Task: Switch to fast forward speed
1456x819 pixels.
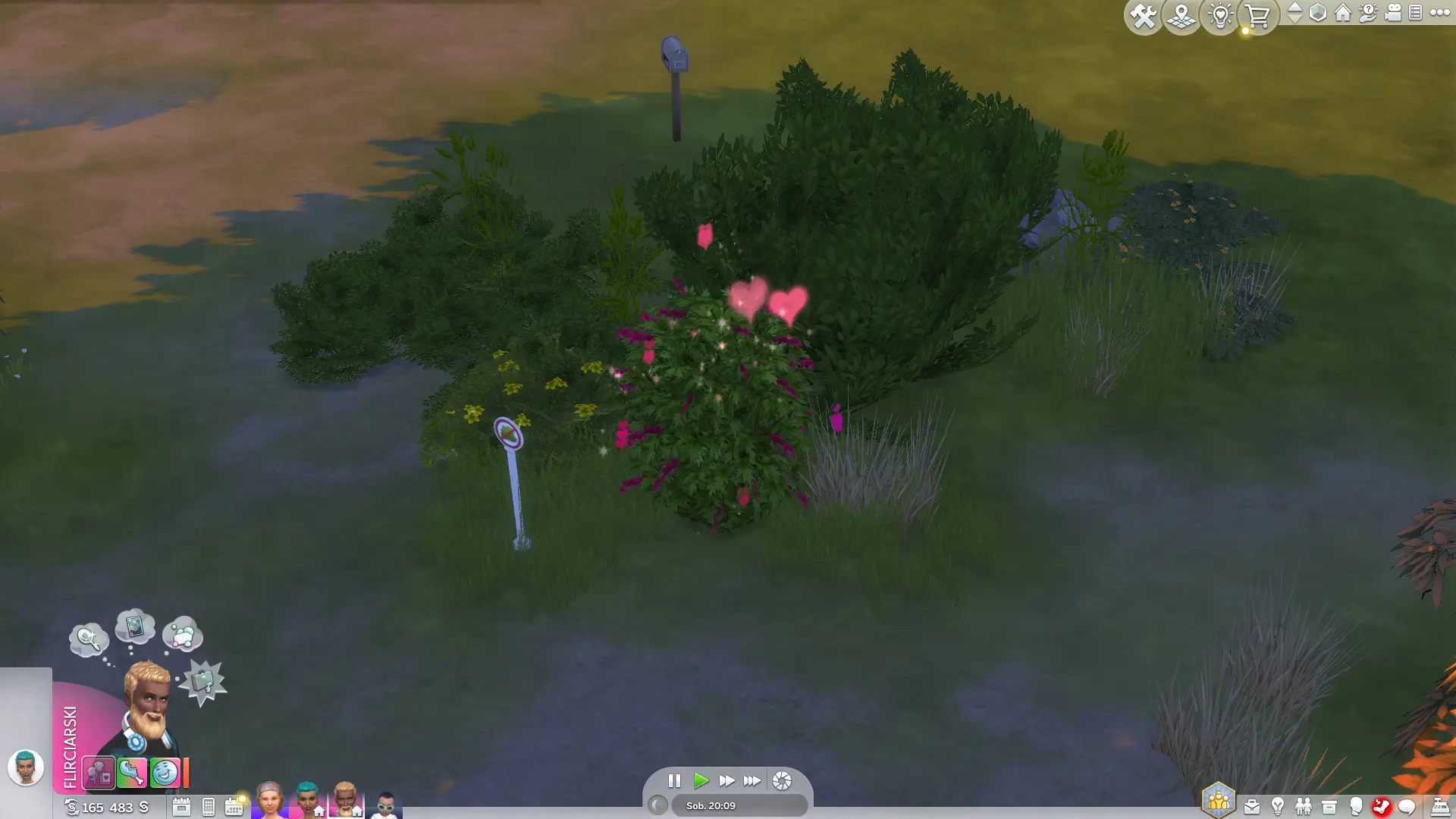Action: click(726, 780)
